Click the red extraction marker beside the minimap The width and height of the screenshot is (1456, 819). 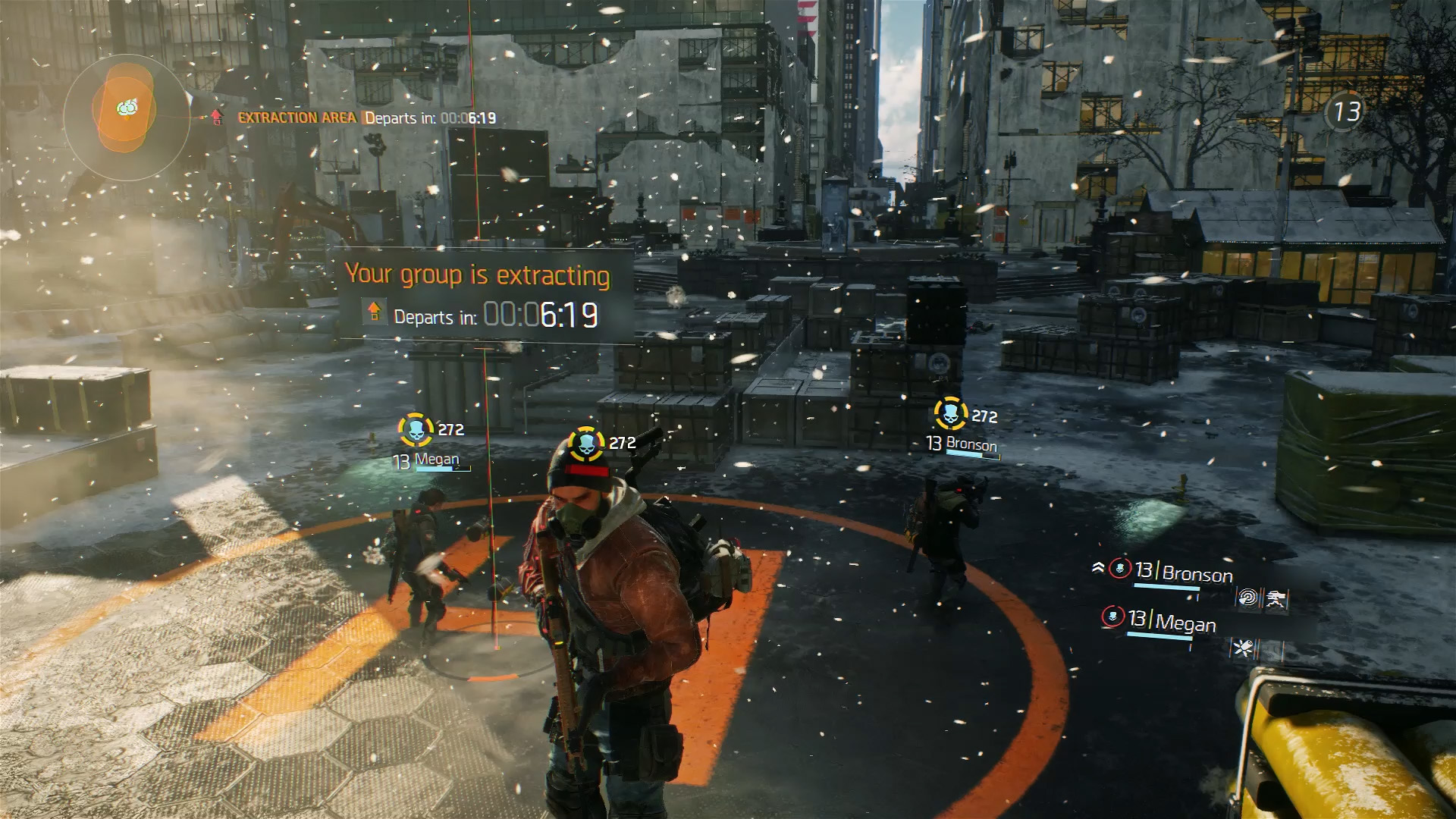coord(217,117)
